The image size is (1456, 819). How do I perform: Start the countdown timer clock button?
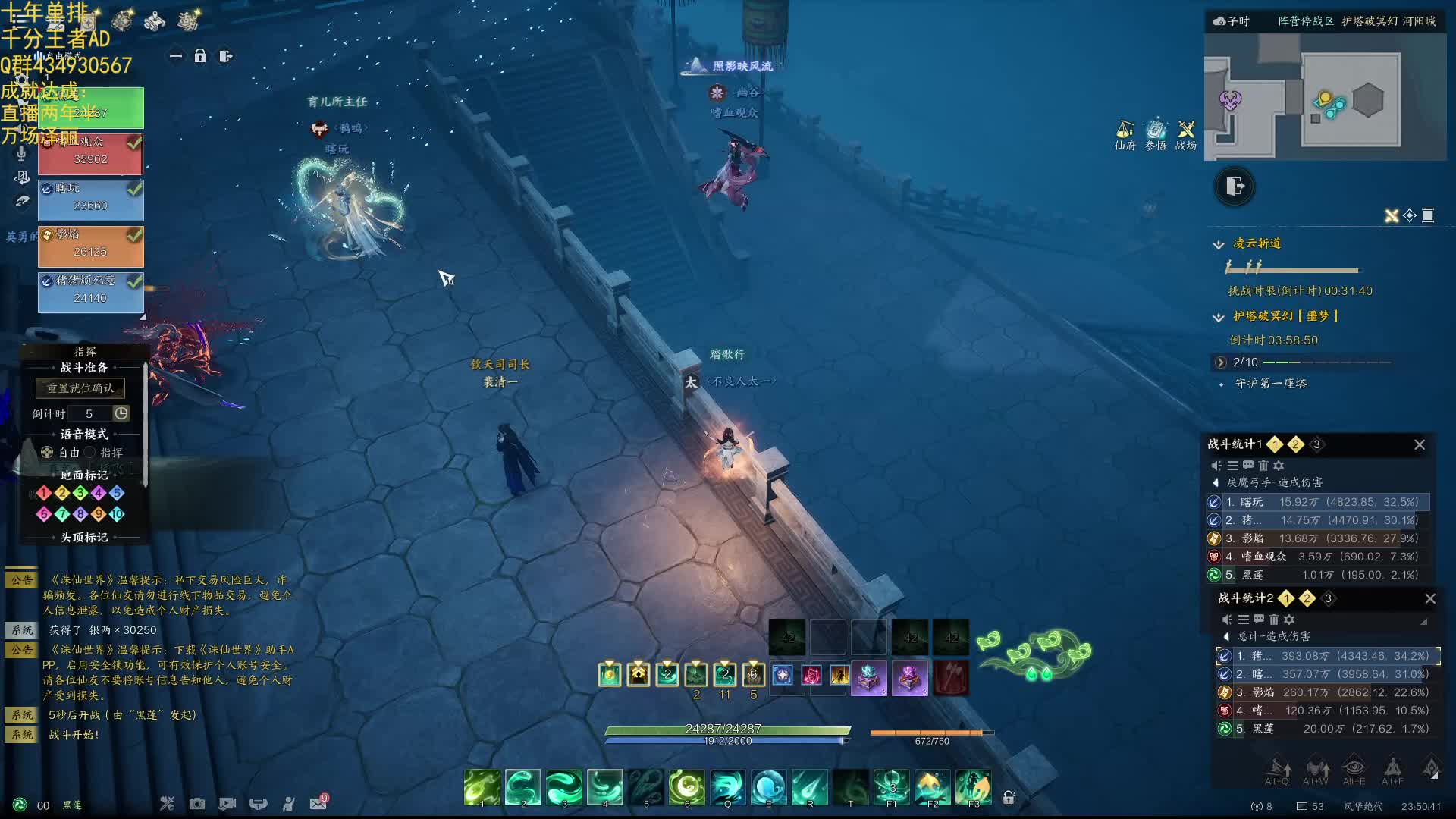pyautogui.click(x=121, y=413)
